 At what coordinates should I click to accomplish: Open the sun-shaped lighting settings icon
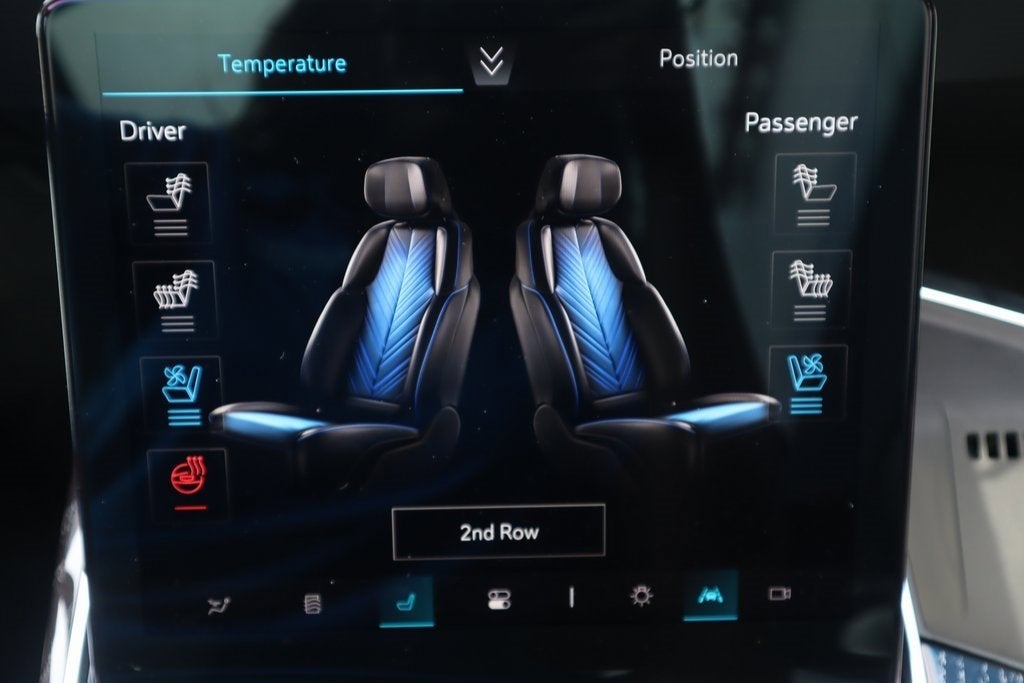[x=641, y=596]
